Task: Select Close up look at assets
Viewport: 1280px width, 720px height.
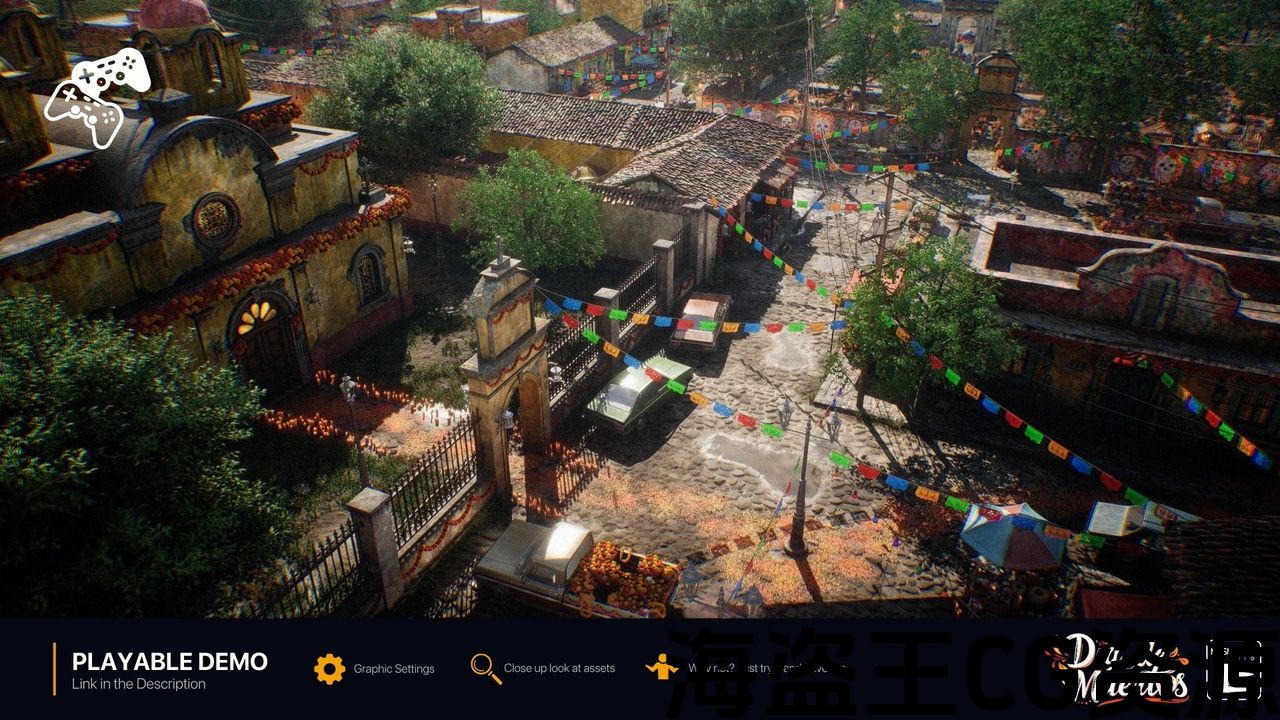Action: 487,668
